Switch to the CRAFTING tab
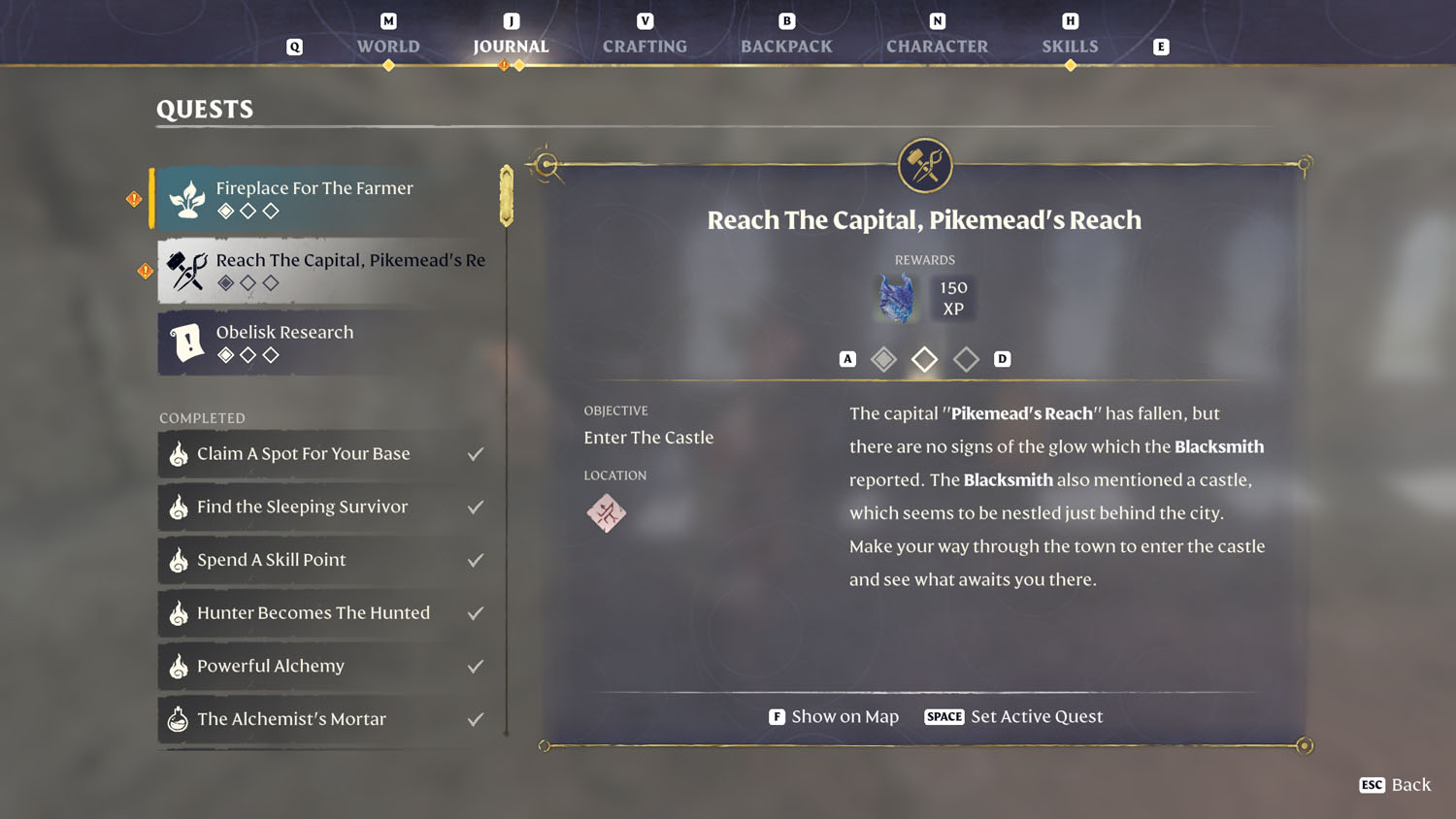This screenshot has width=1456, height=819. click(x=645, y=46)
